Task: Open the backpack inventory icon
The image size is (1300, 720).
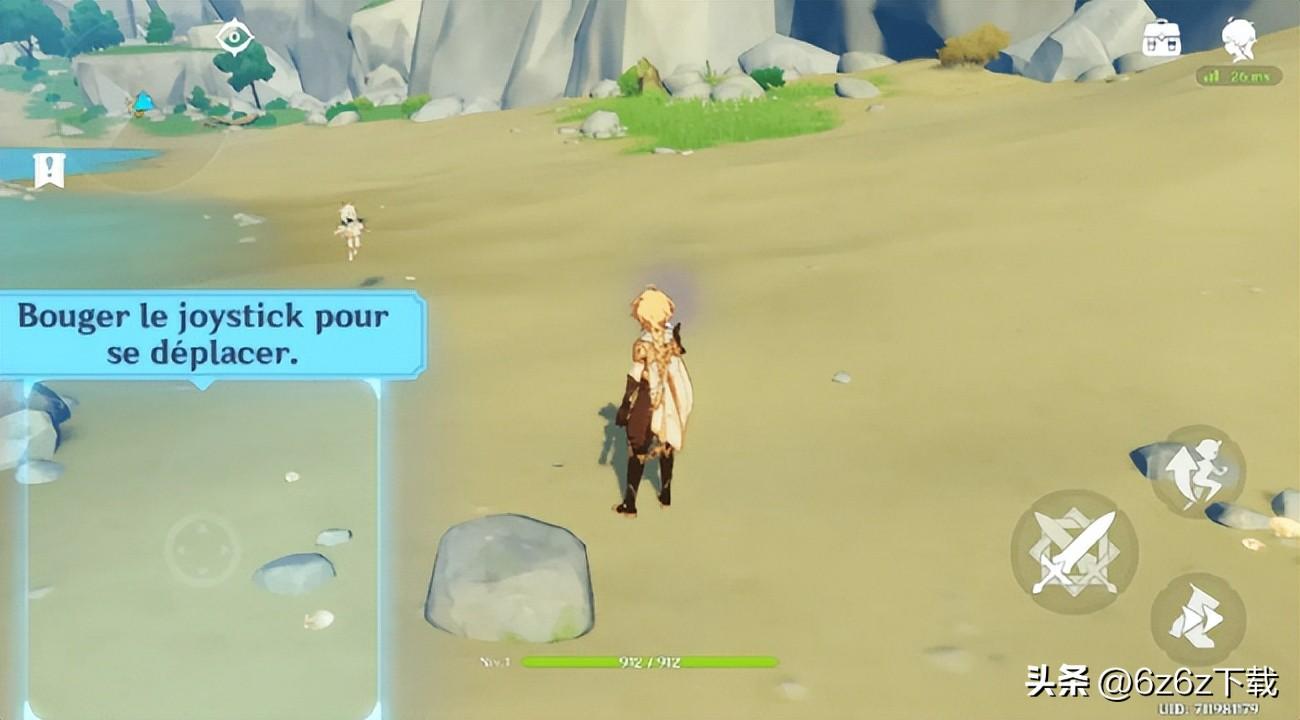Action: (x=1161, y=40)
